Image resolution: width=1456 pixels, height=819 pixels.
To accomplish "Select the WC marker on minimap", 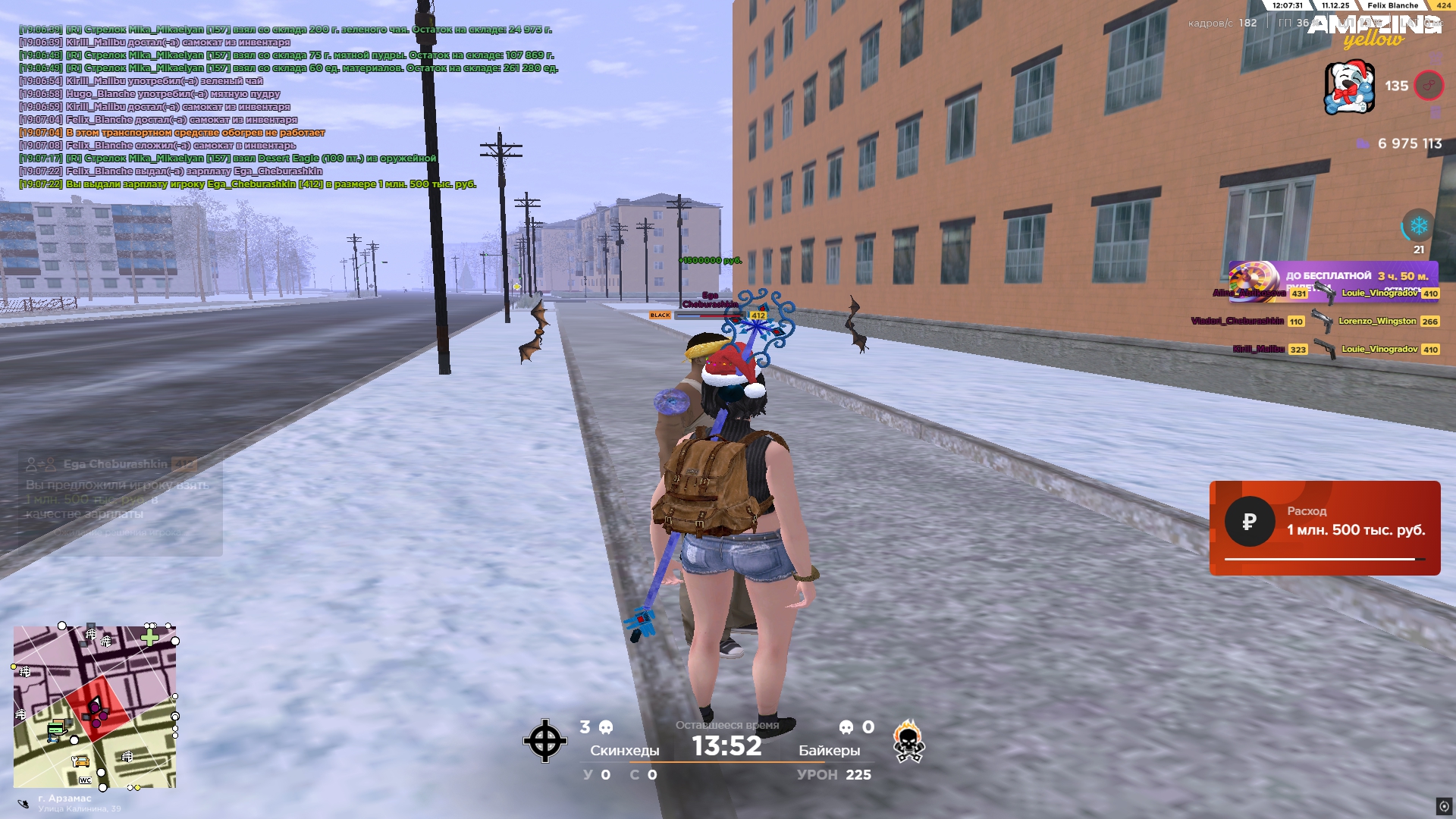I will [x=85, y=780].
